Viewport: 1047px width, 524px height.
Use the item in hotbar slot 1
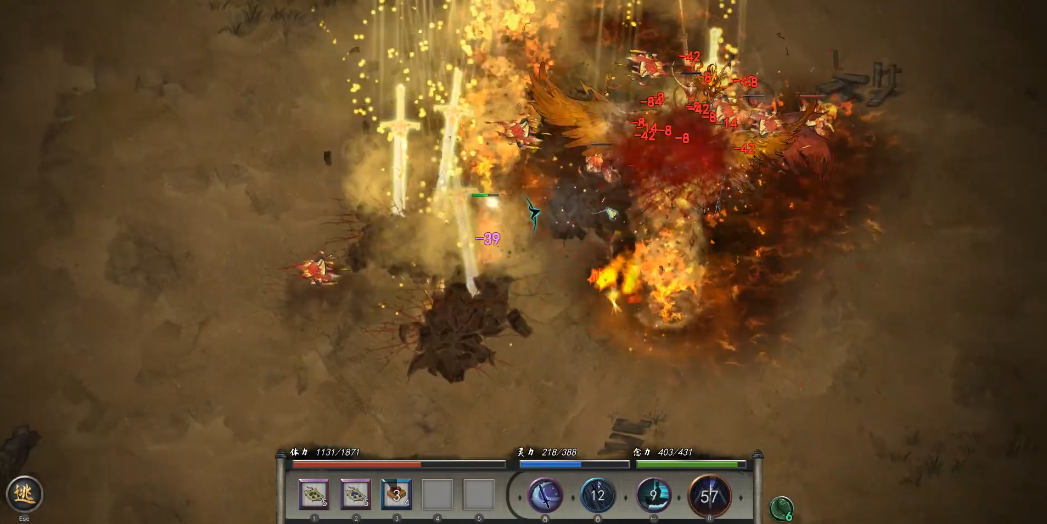tap(315, 493)
